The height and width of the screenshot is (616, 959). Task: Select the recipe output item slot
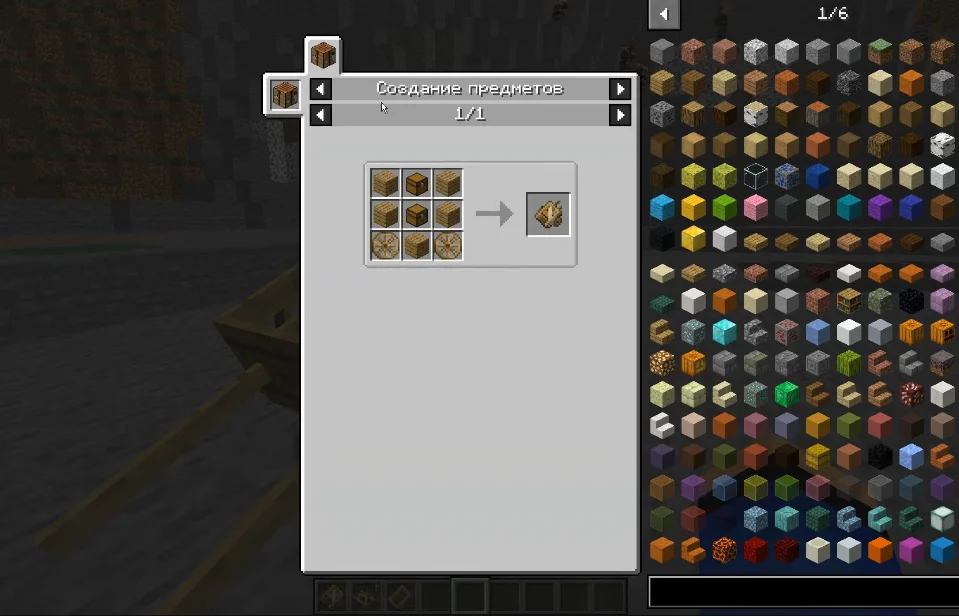549,214
